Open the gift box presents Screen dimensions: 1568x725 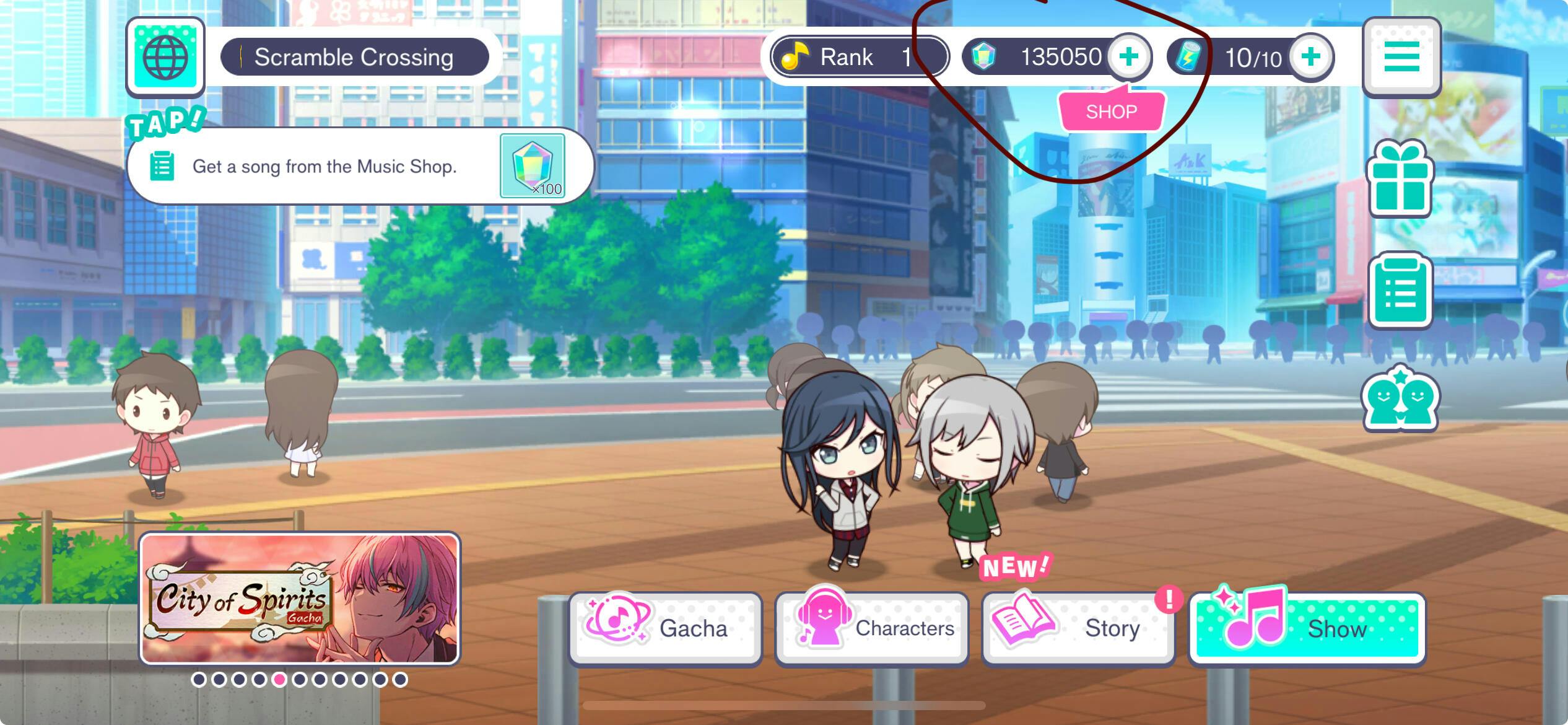coord(1400,178)
